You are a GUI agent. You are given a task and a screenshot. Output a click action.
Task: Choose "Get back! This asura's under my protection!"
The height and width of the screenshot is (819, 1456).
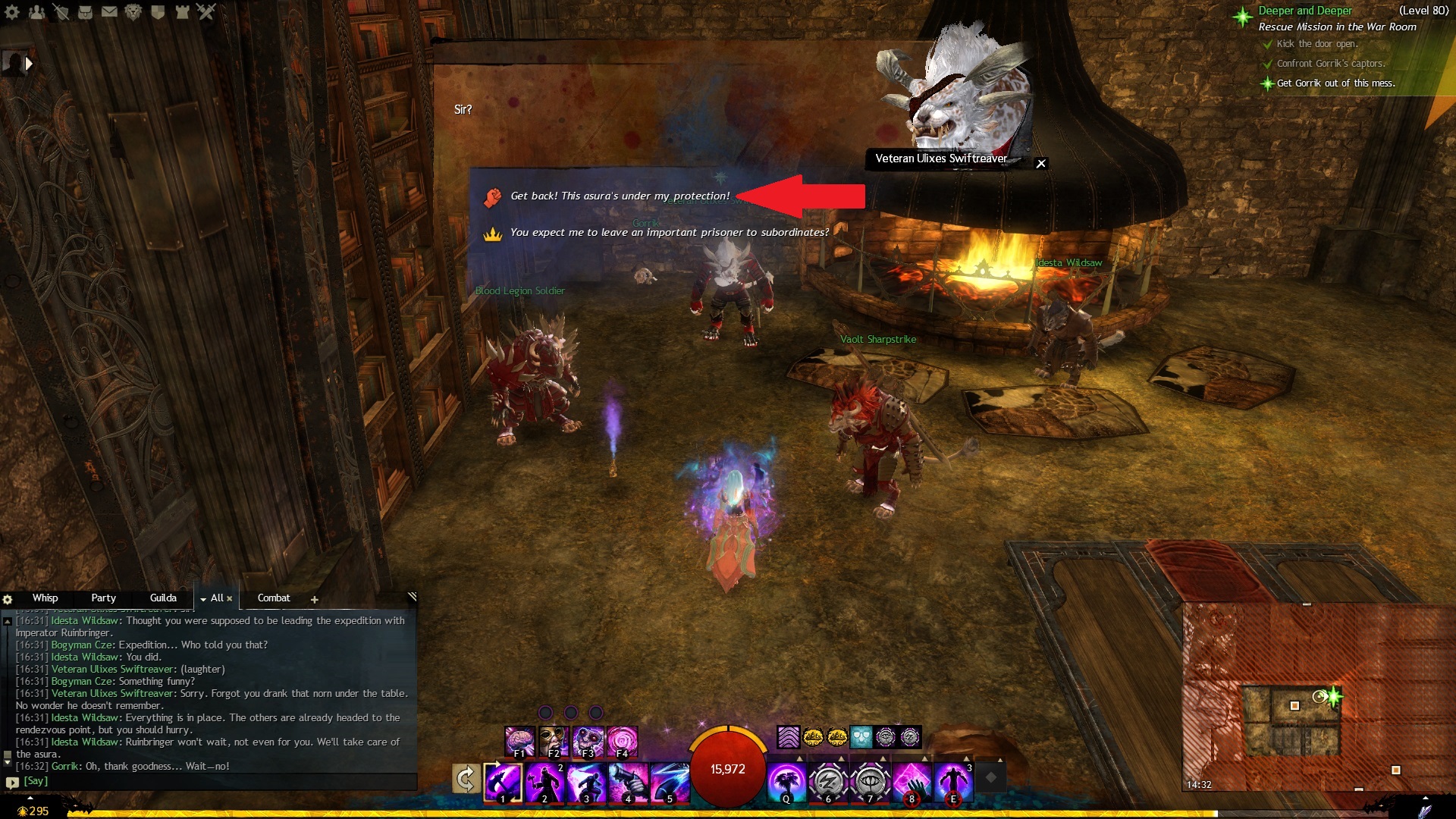pos(620,196)
